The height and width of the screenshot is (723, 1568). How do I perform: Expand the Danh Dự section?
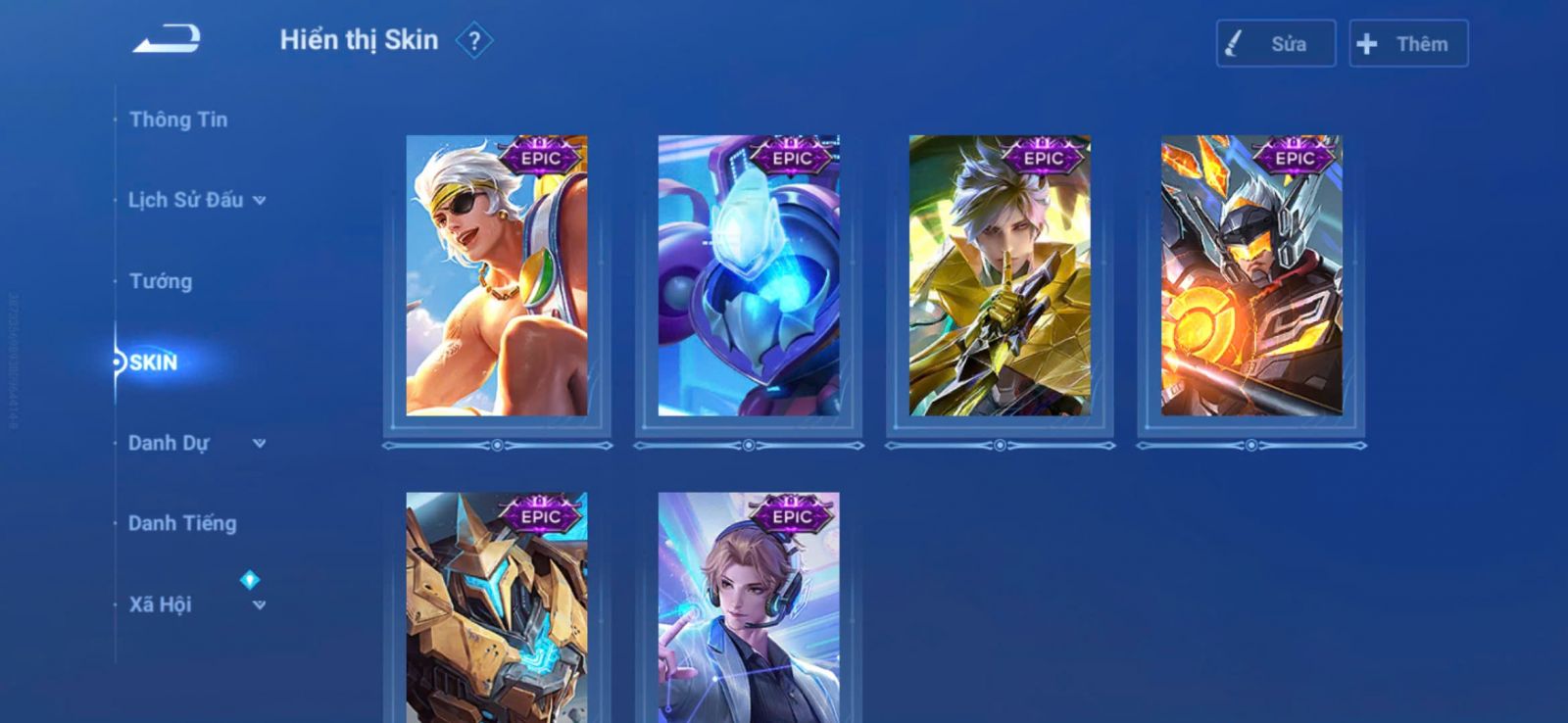[196, 443]
